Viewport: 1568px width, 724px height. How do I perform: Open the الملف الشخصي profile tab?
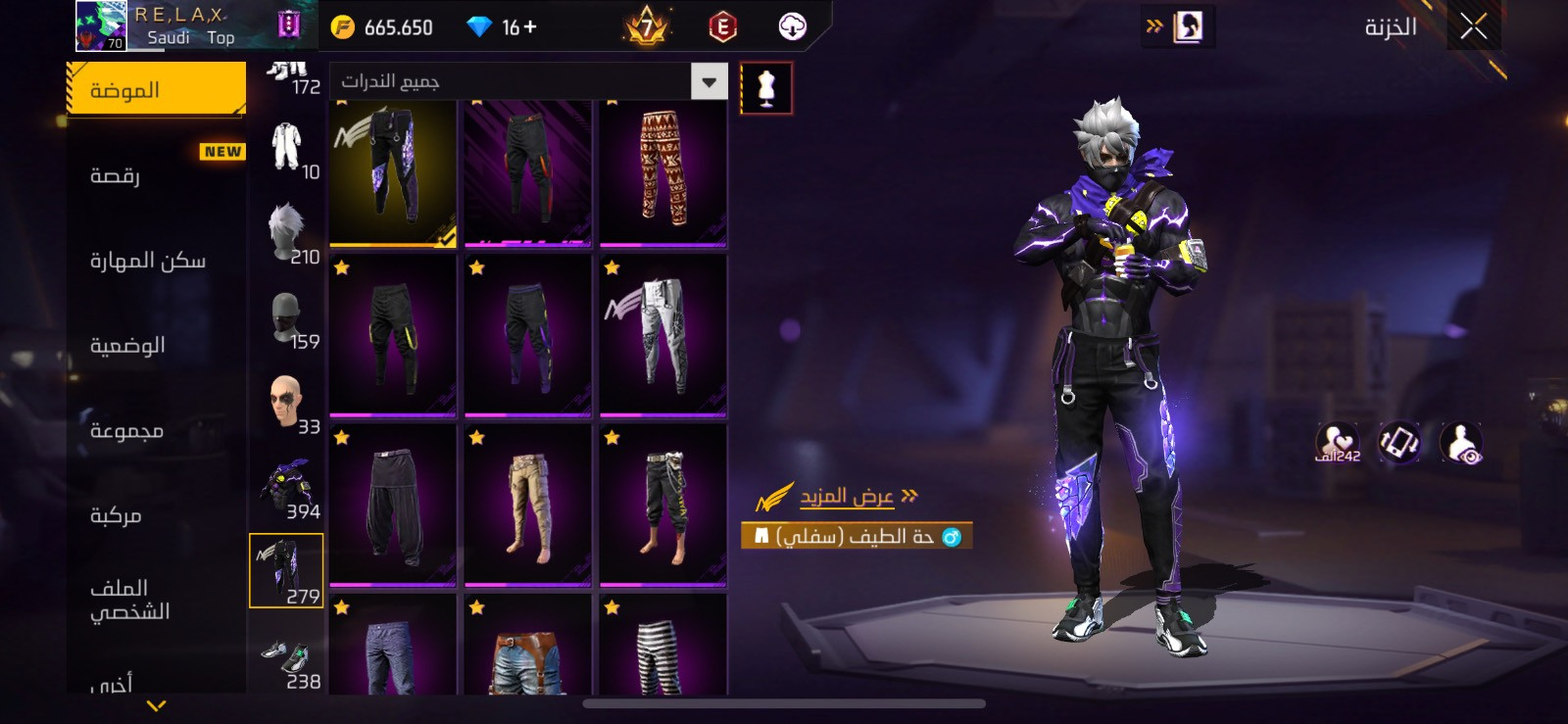129,600
